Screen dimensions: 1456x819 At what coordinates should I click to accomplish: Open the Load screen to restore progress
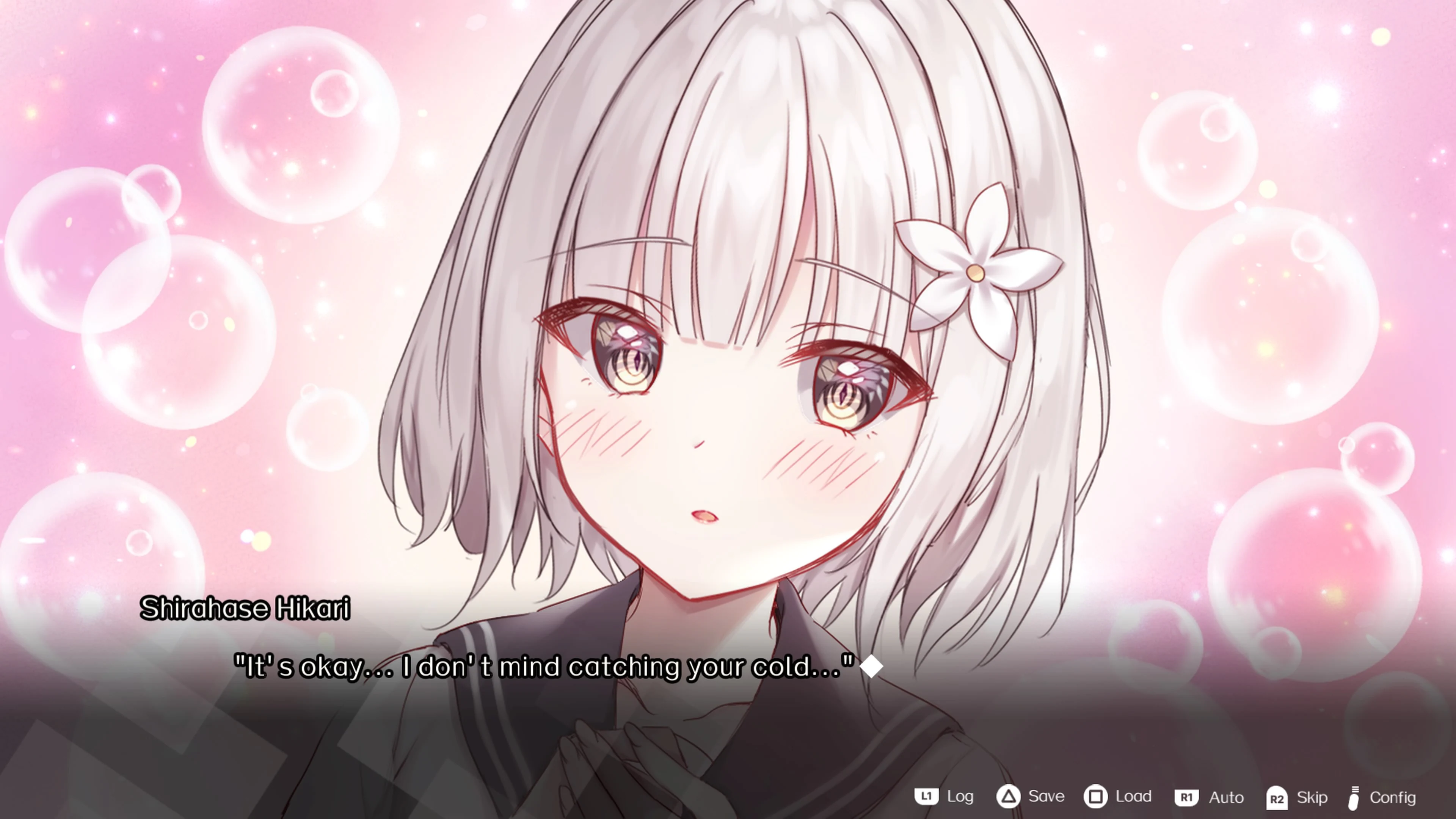[1134, 797]
